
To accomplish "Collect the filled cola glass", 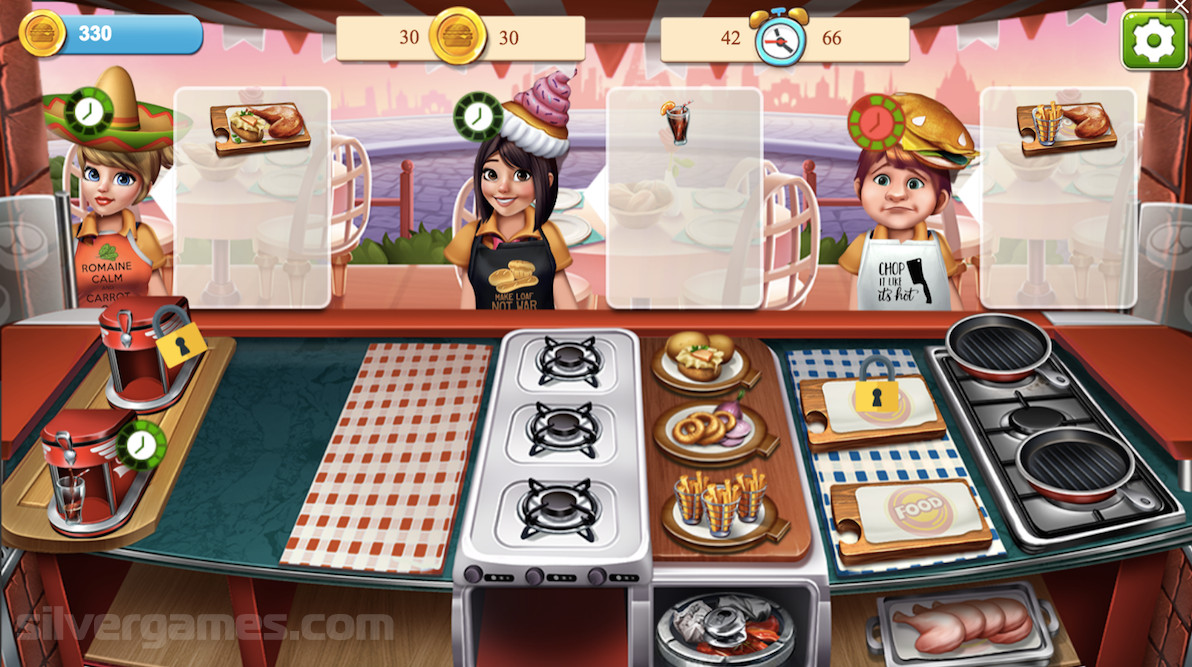I will (70, 497).
